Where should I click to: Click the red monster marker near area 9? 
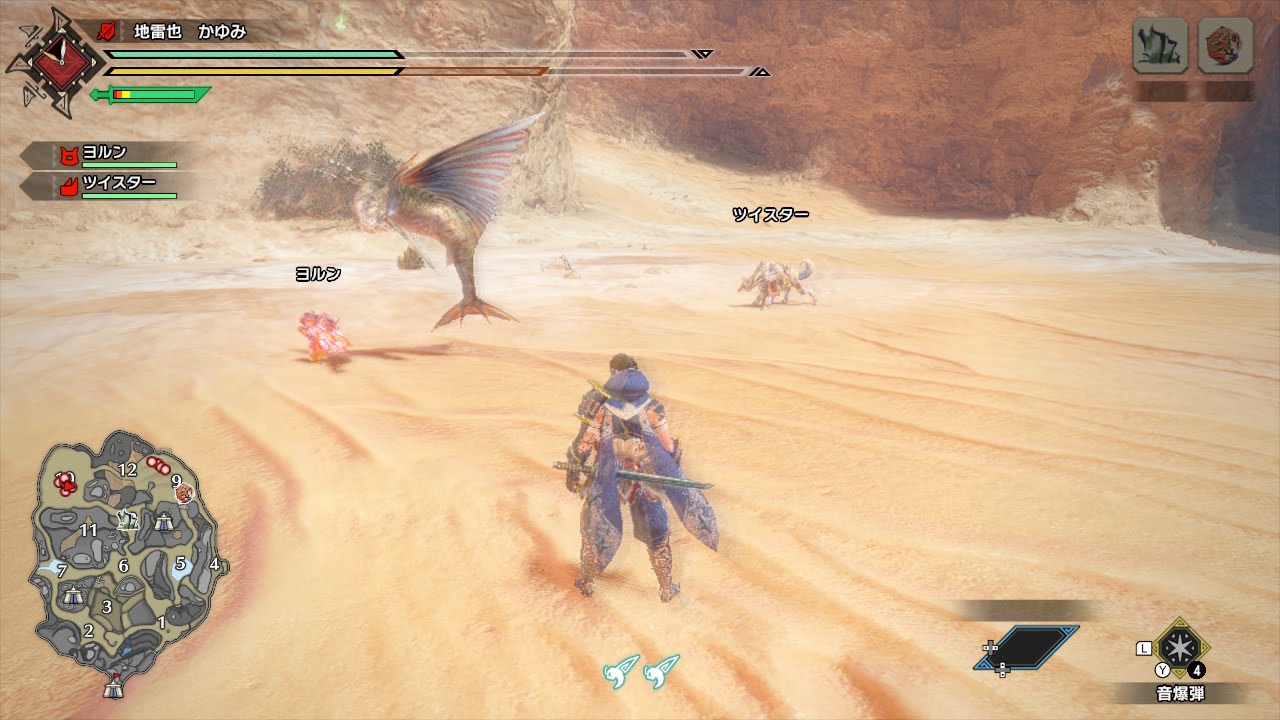(x=184, y=493)
